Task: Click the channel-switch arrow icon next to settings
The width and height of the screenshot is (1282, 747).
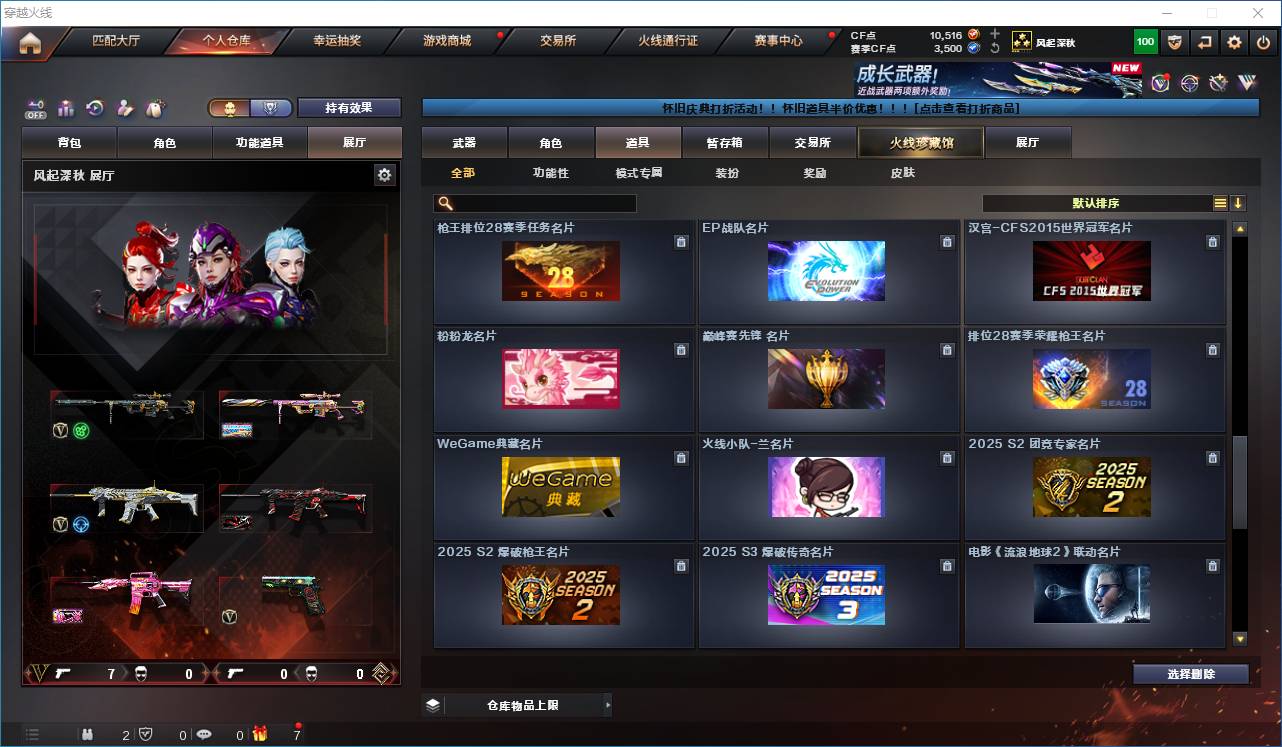Action: coord(1205,41)
